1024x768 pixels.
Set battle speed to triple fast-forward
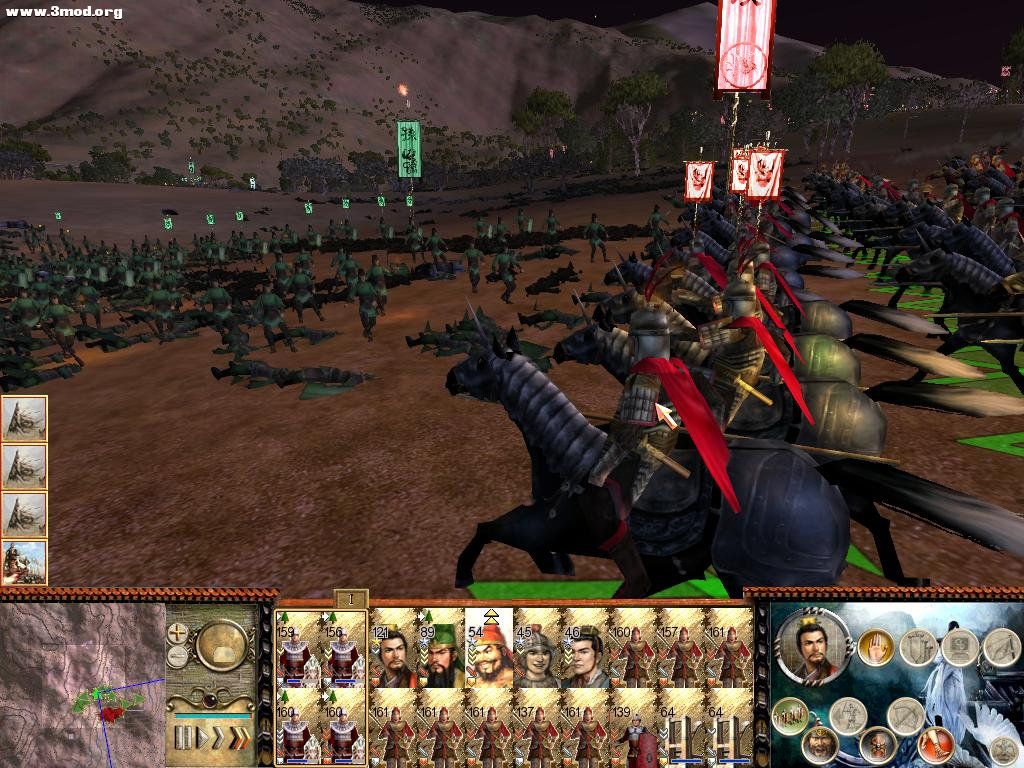tap(240, 738)
